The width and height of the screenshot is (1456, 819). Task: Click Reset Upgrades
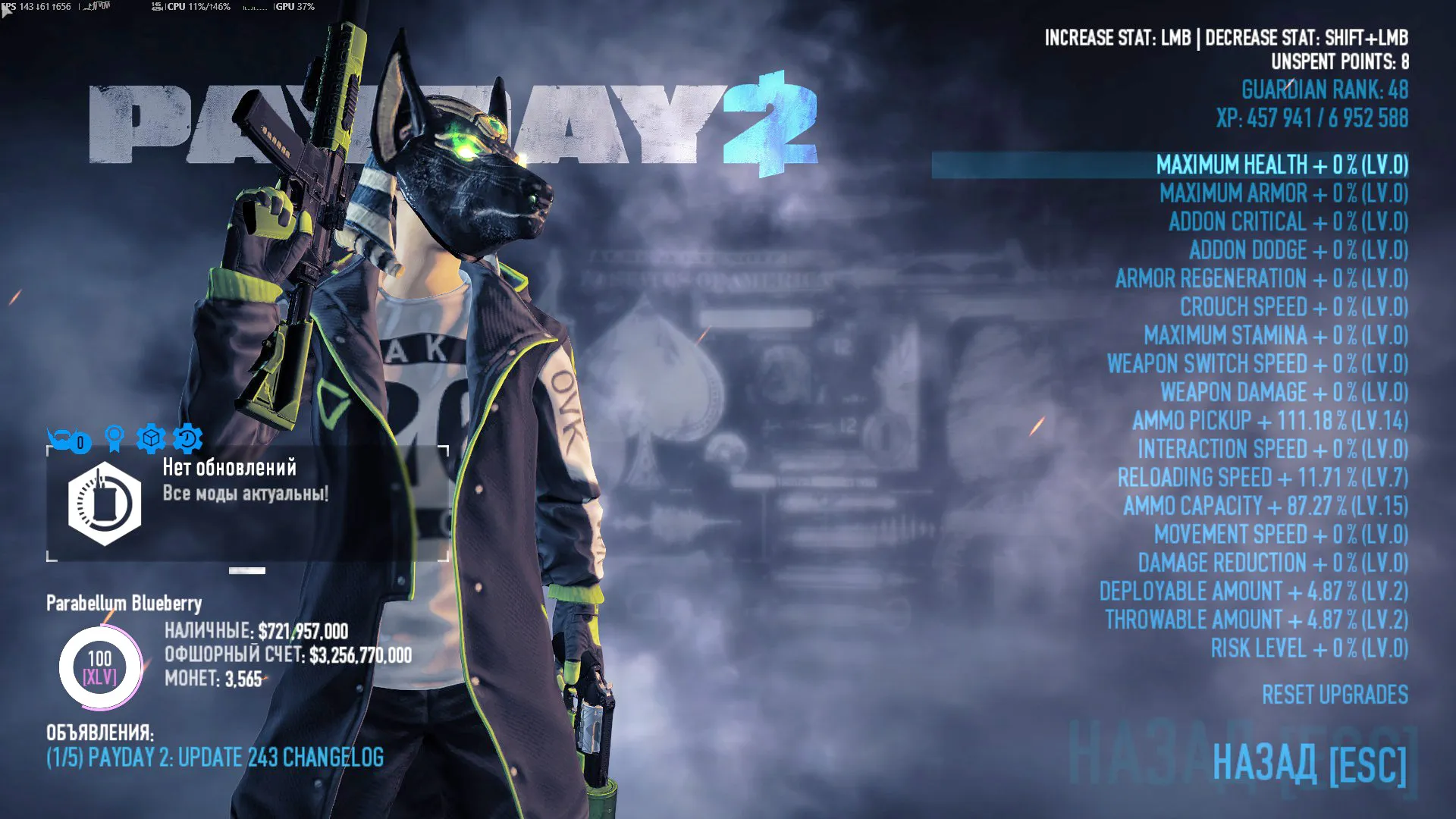1335,695
